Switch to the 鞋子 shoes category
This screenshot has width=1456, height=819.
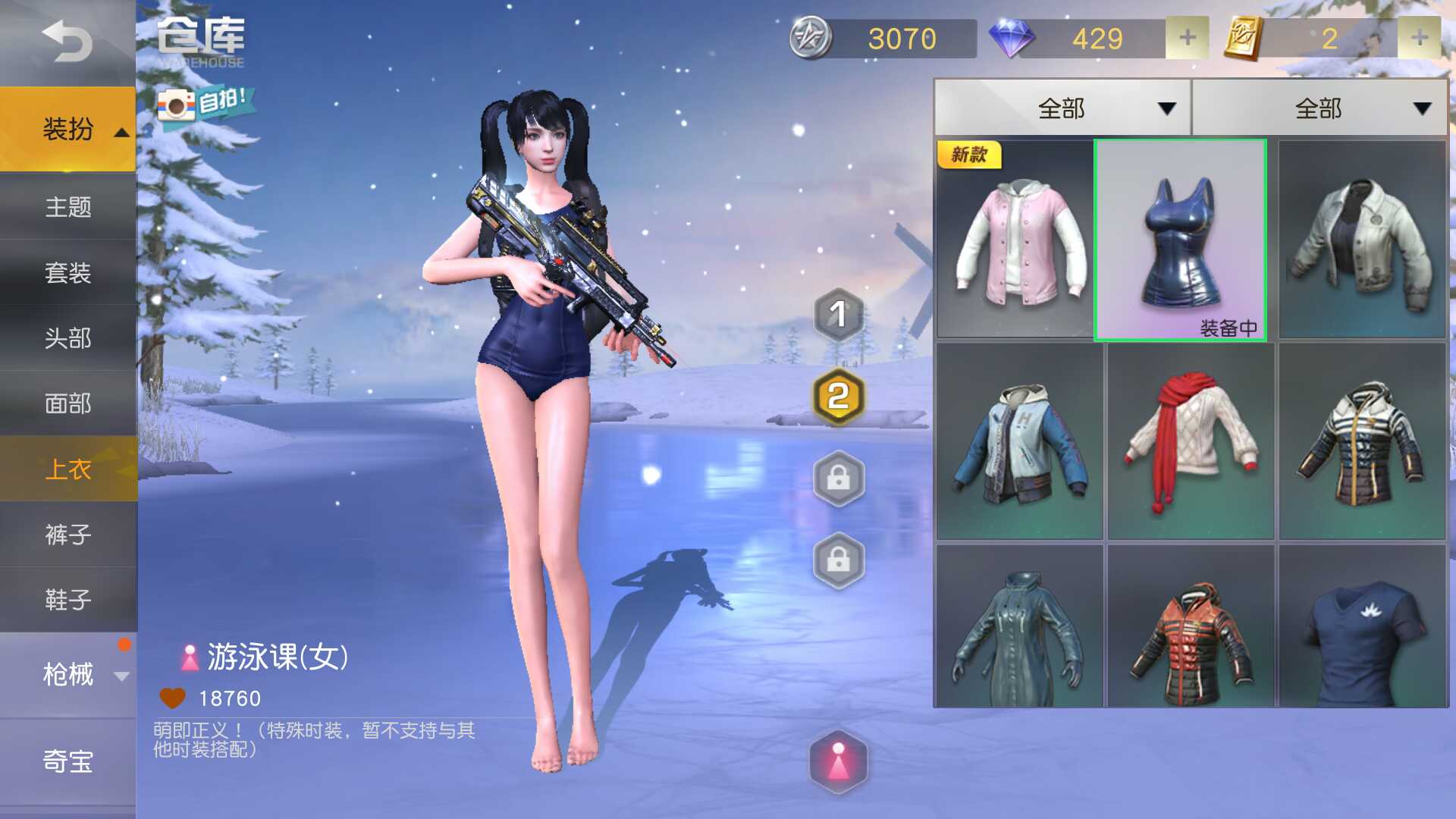67,599
